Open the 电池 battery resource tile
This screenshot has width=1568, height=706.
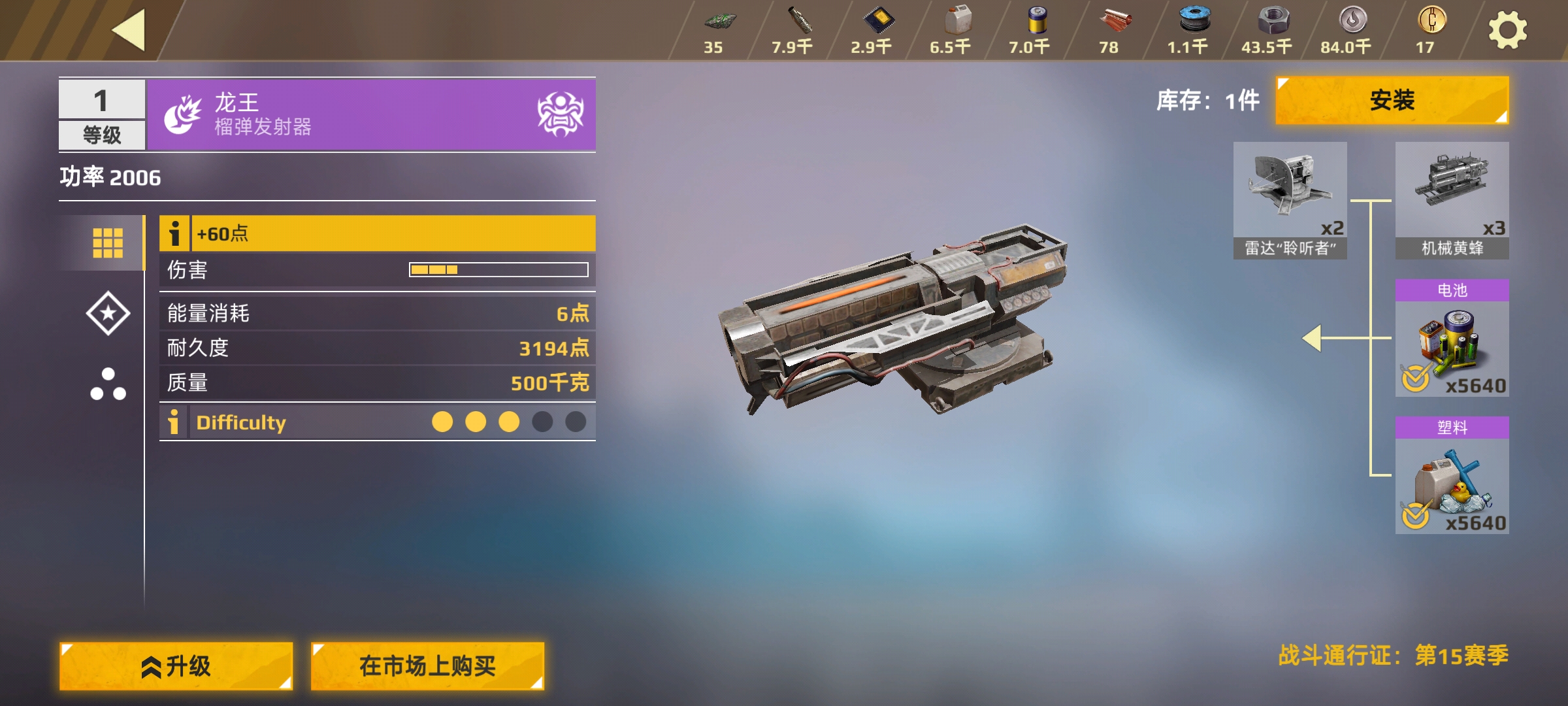(x=1452, y=339)
